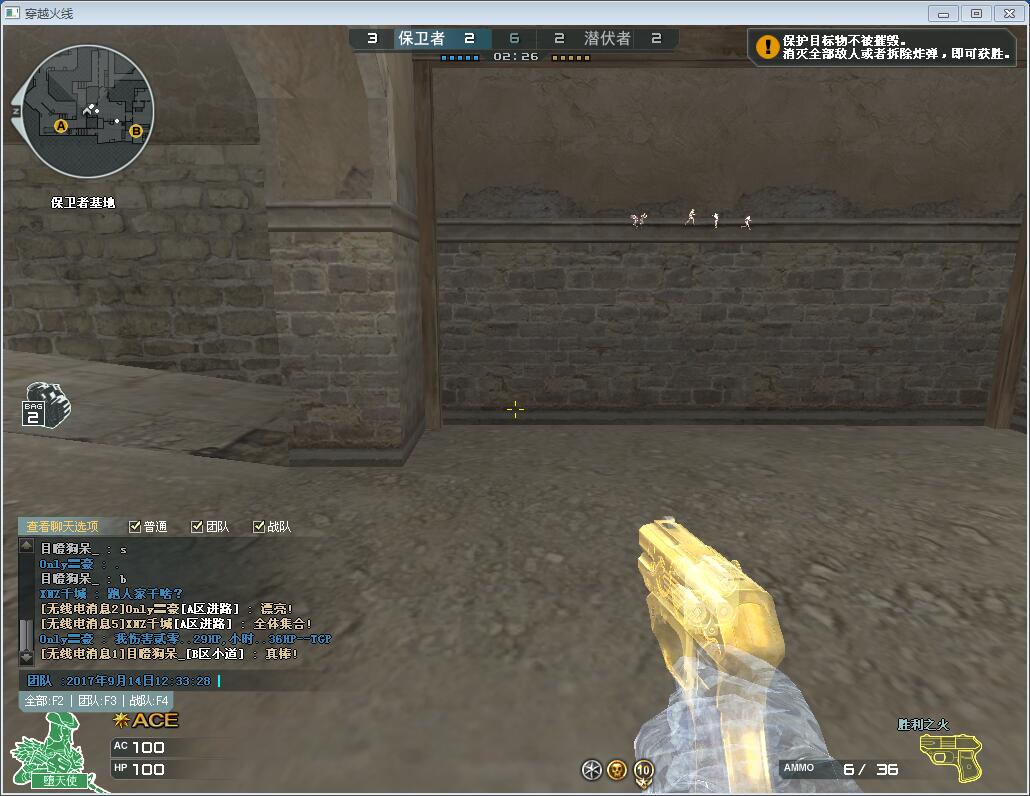Open the BAG 2 backpack icon

[x=45, y=404]
